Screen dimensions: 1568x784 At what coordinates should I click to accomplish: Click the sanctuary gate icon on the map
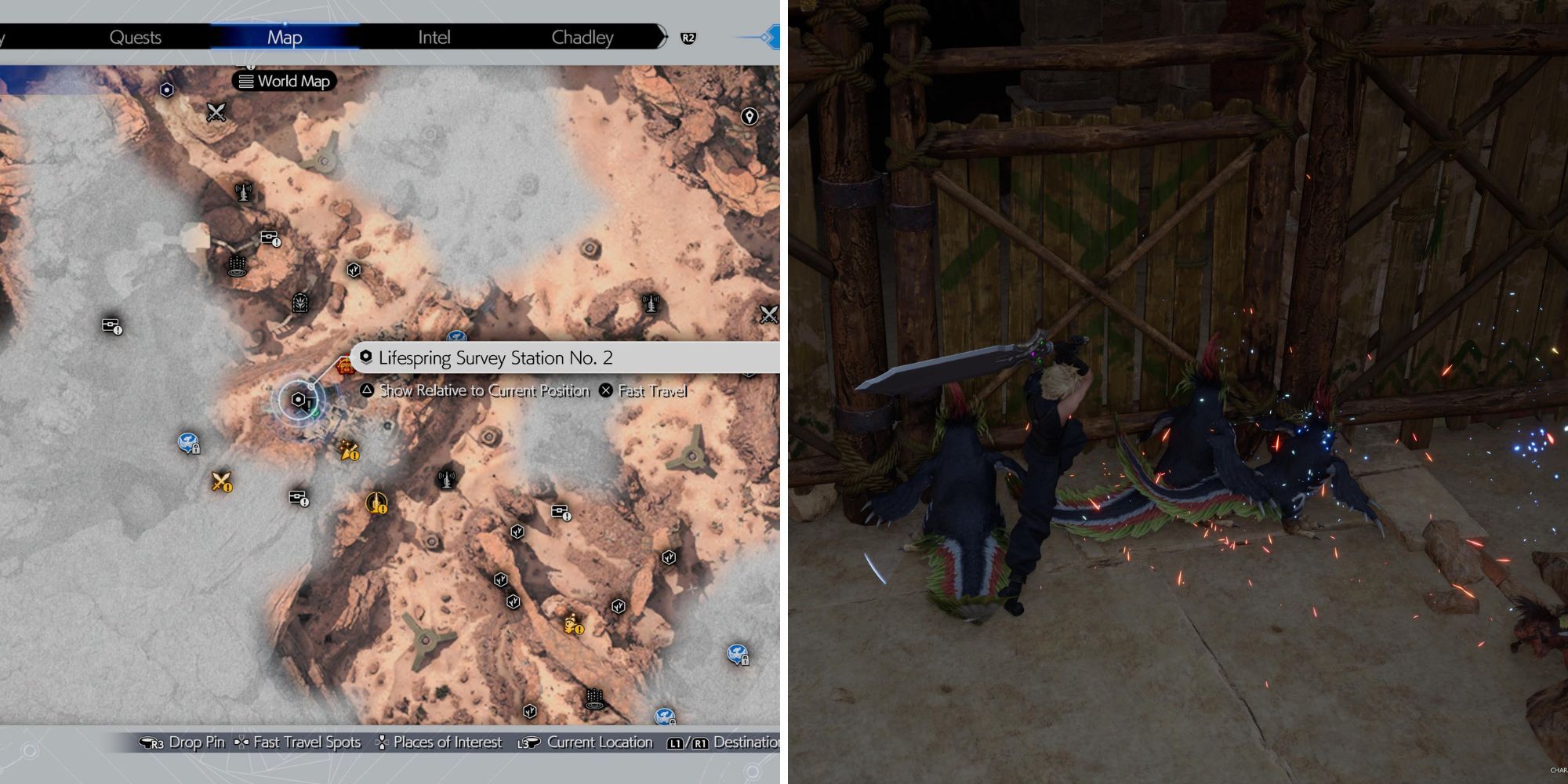299,303
